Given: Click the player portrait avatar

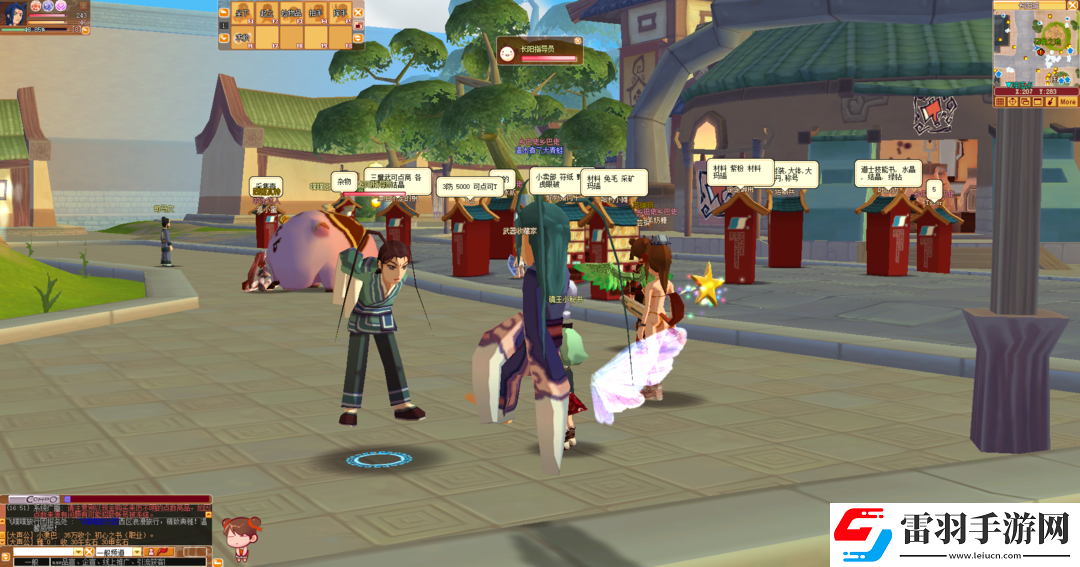Looking at the screenshot, I should [x=13, y=13].
